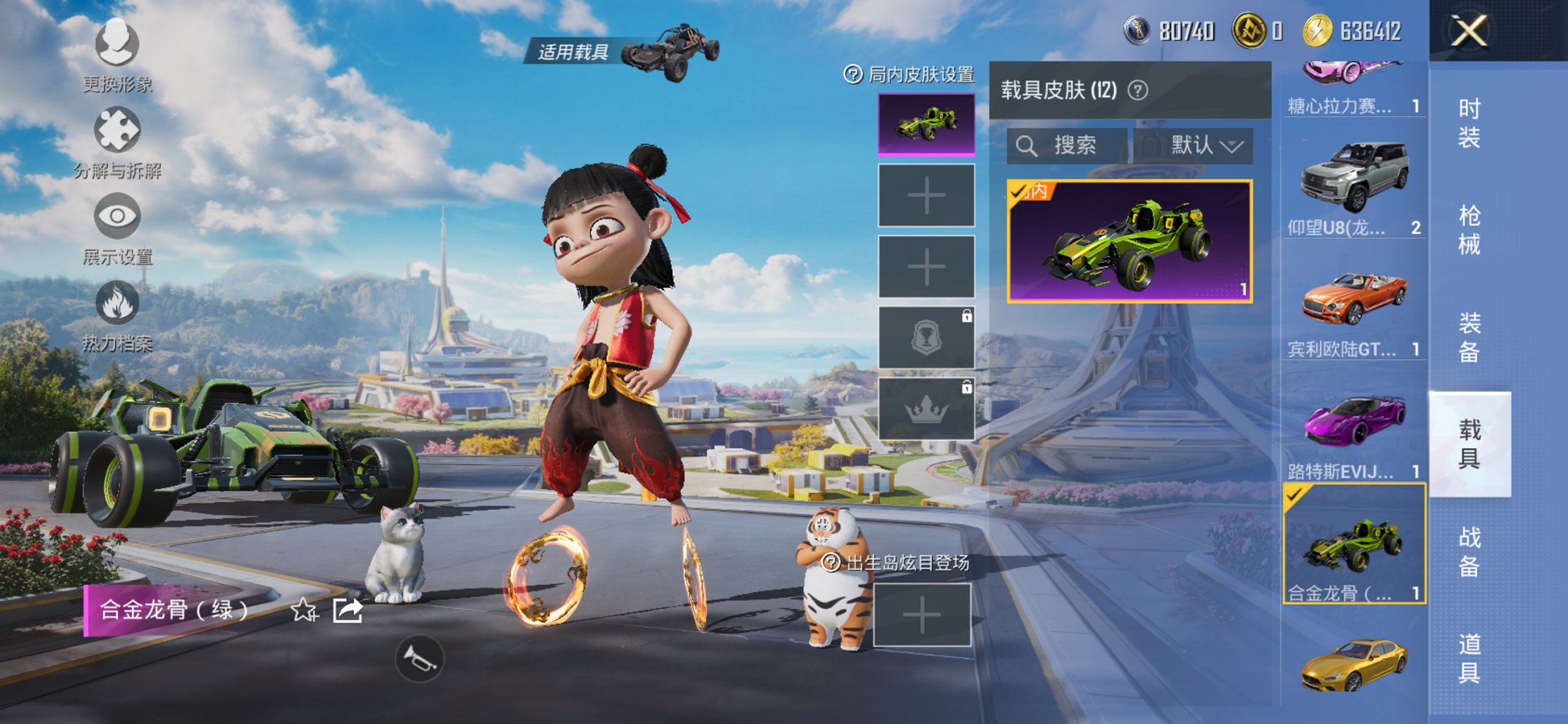This screenshot has height=724, width=1568.
Task: Click the horn button
Action: [419, 659]
